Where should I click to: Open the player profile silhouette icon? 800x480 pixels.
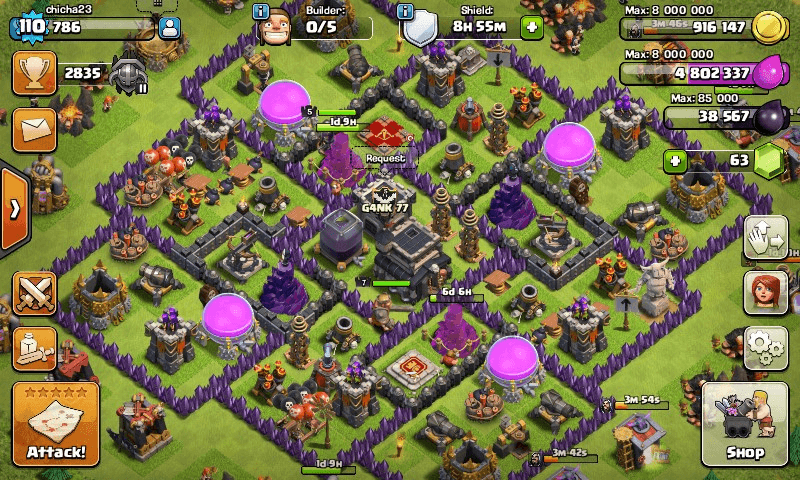[x=169, y=28]
